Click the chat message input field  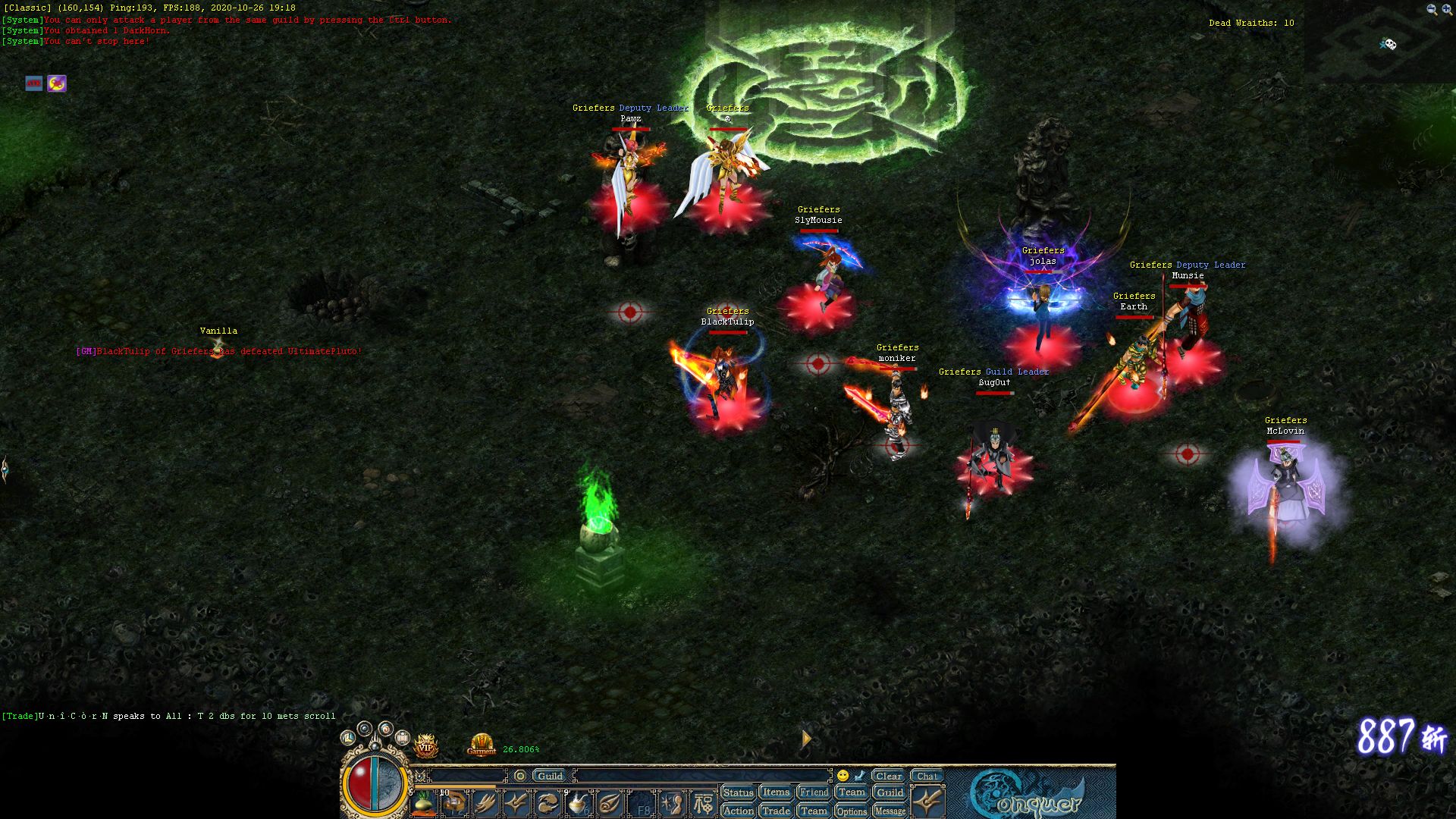pos(701,776)
